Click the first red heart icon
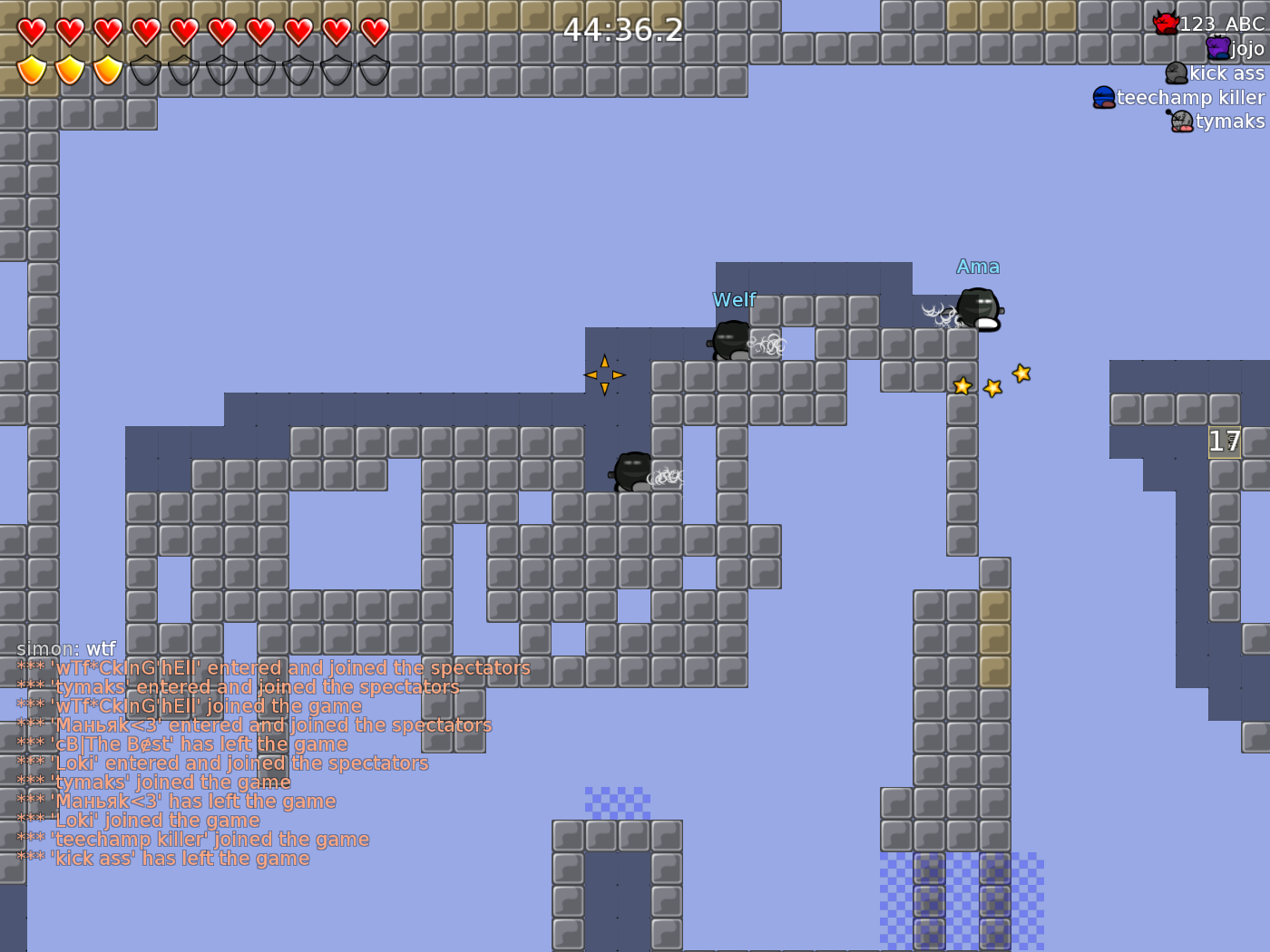 tap(30, 30)
